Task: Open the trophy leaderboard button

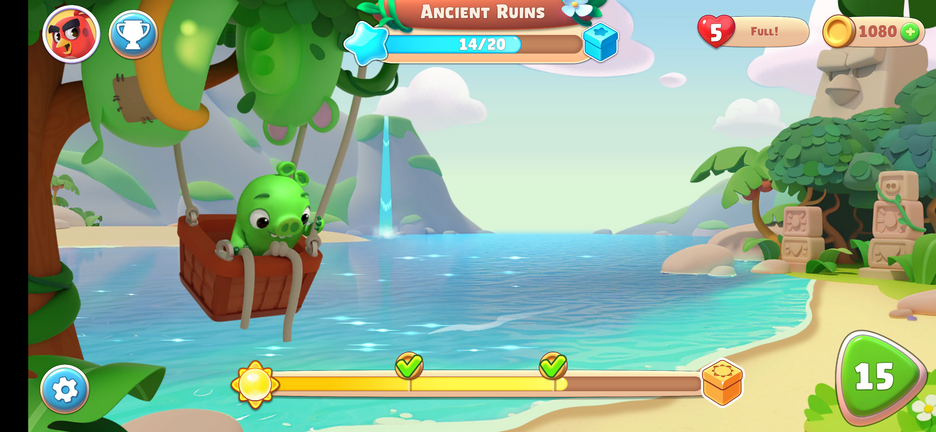Action: click(x=133, y=35)
